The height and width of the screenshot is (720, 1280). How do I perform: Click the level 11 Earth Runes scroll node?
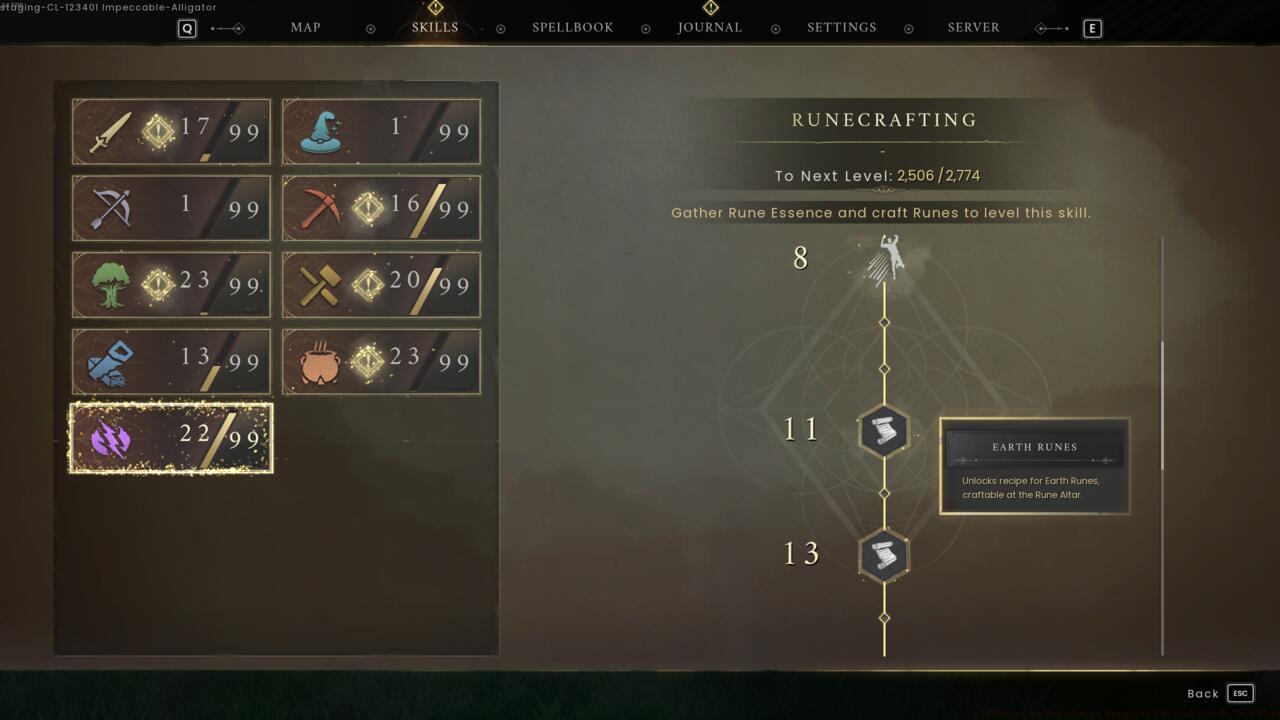tap(884, 431)
